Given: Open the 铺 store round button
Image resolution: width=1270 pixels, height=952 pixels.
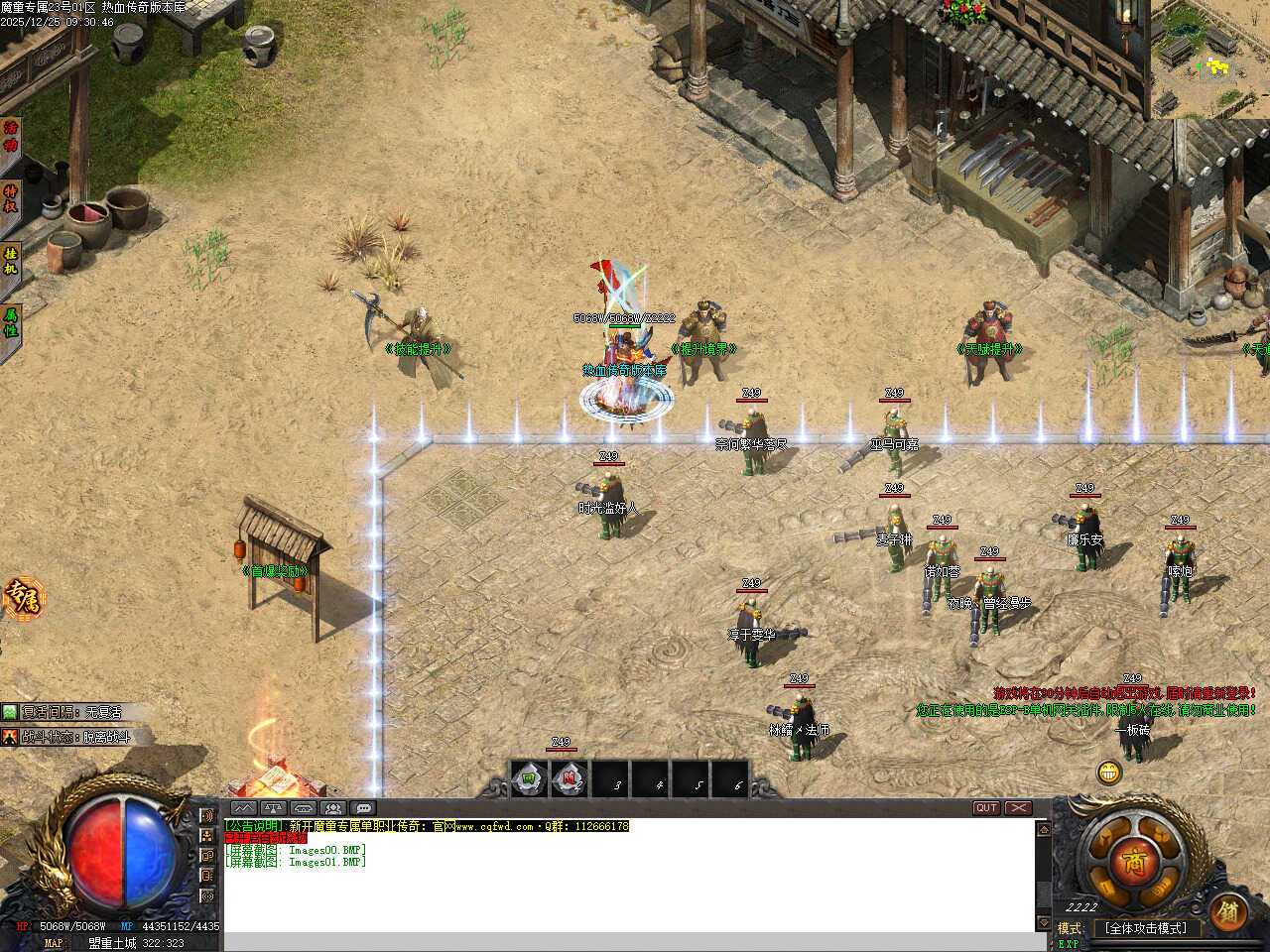Looking at the screenshot, I should coord(1228,910).
